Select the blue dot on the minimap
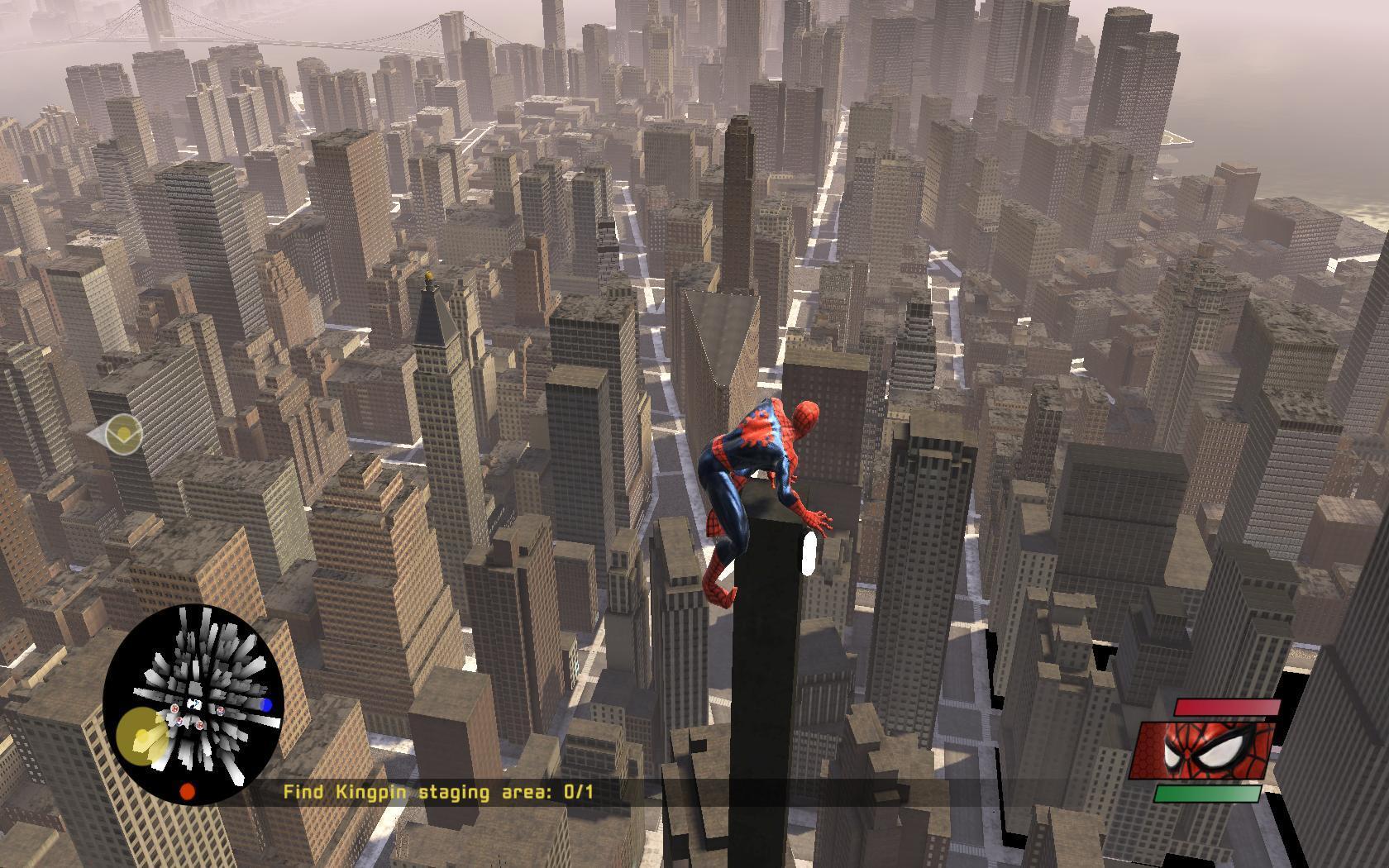Screen dimensions: 1389x868 pyautogui.click(x=266, y=704)
